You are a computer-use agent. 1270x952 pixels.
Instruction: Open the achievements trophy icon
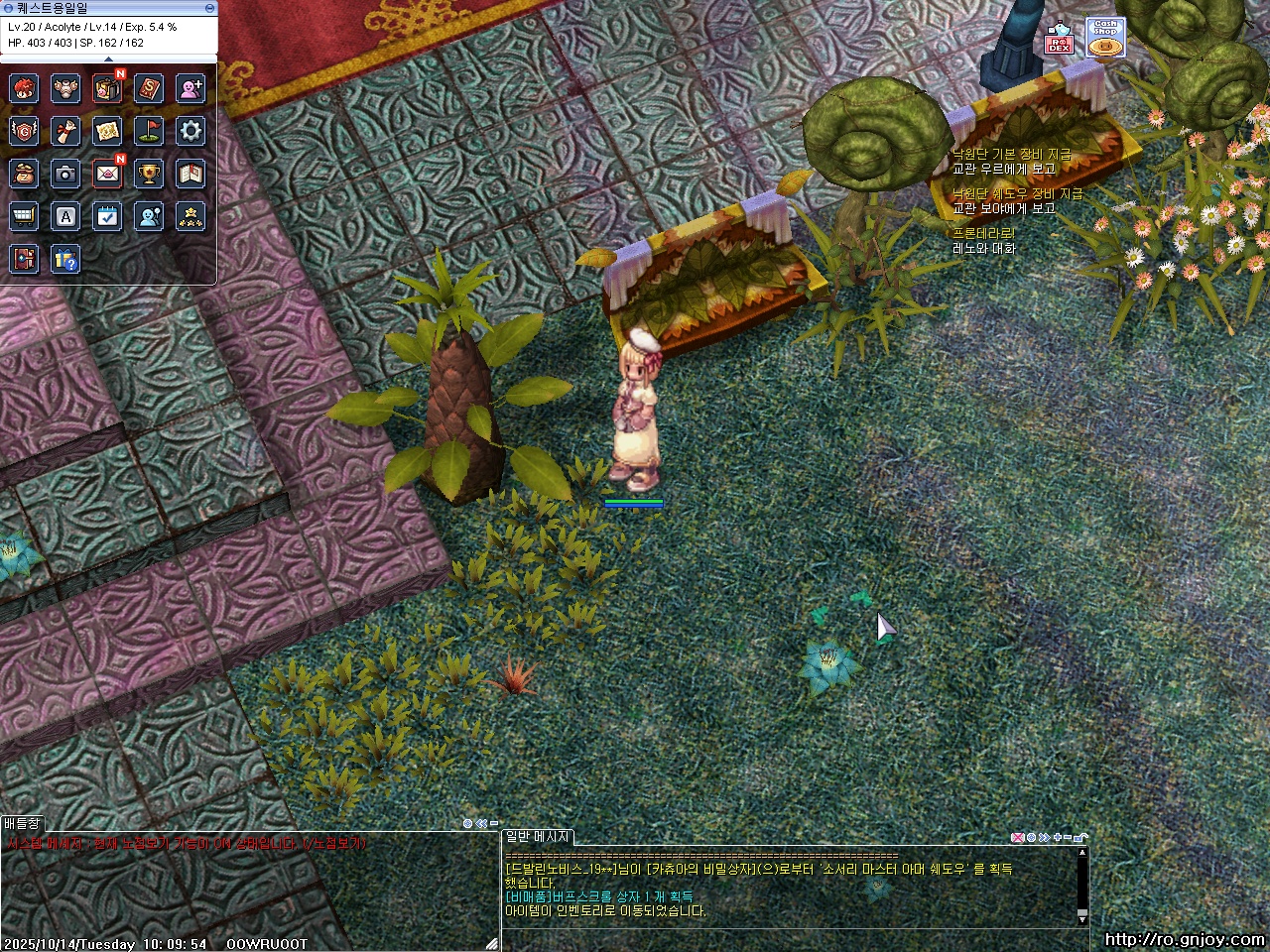(x=149, y=174)
